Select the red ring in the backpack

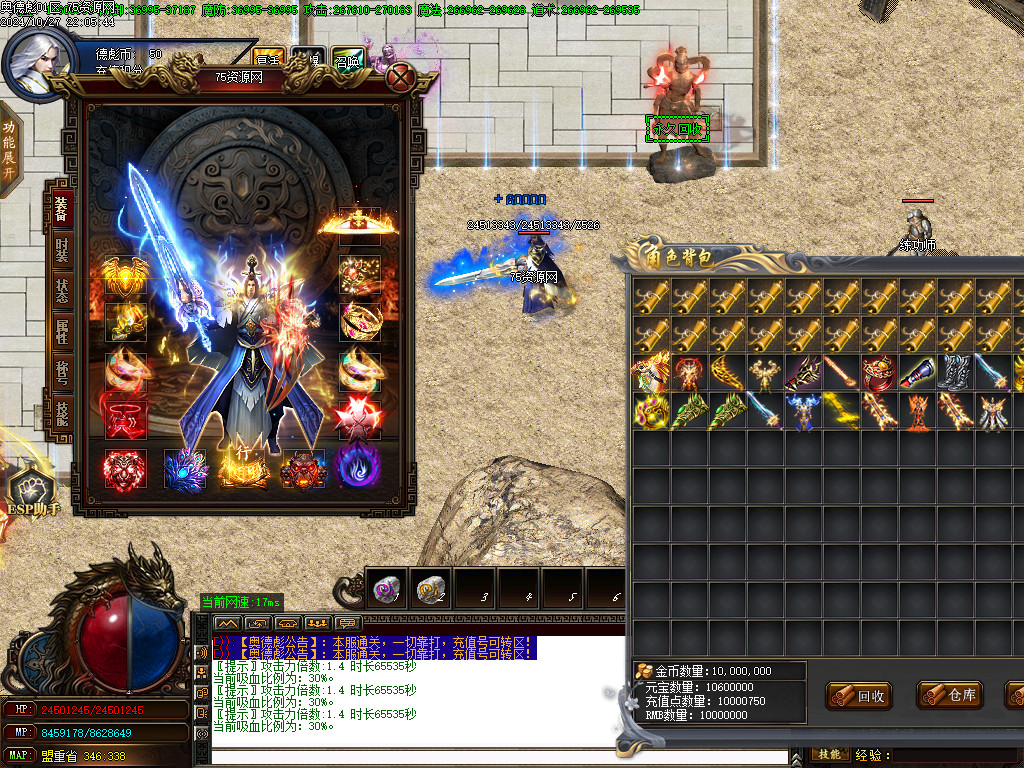(x=880, y=373)
